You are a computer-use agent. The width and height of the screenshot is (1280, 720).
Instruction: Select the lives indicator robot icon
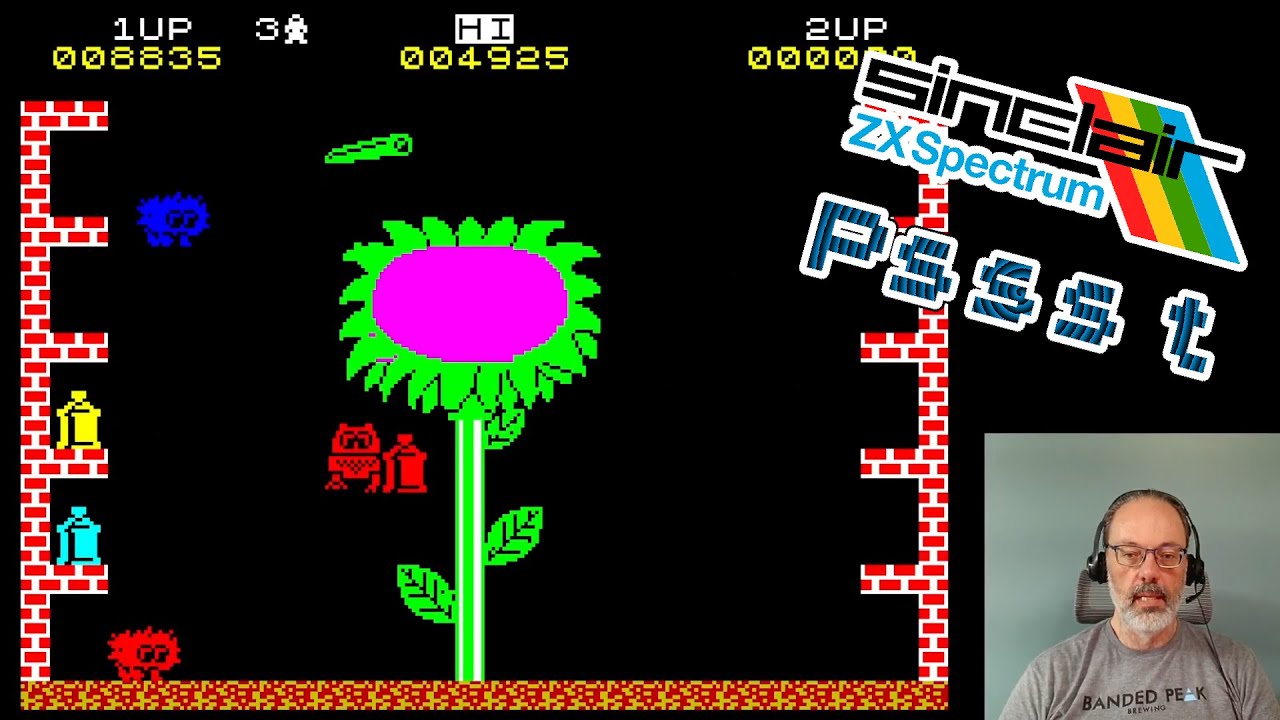tap(295, 27)
